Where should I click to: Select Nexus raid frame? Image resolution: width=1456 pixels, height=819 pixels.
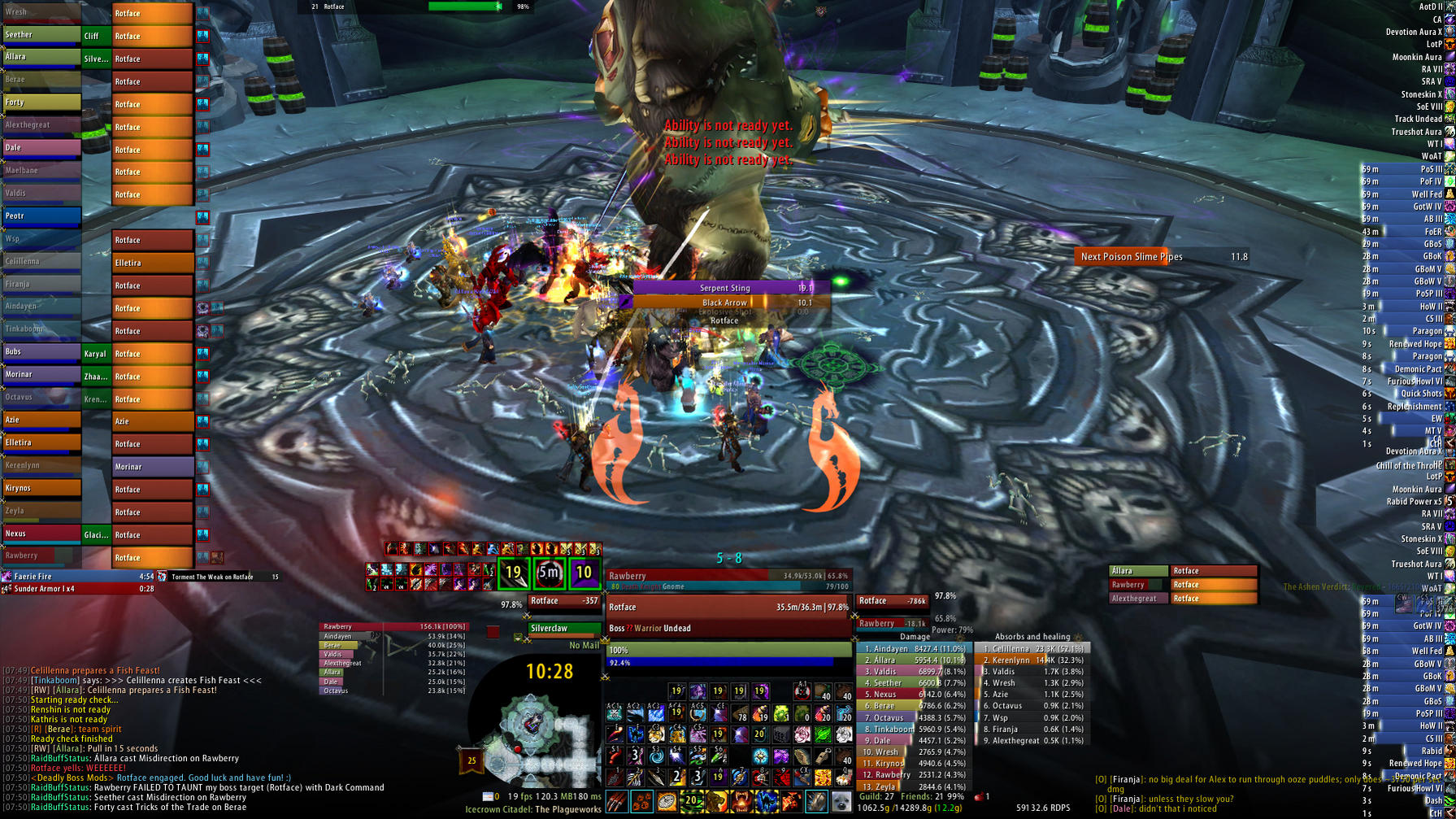point(41,534)
